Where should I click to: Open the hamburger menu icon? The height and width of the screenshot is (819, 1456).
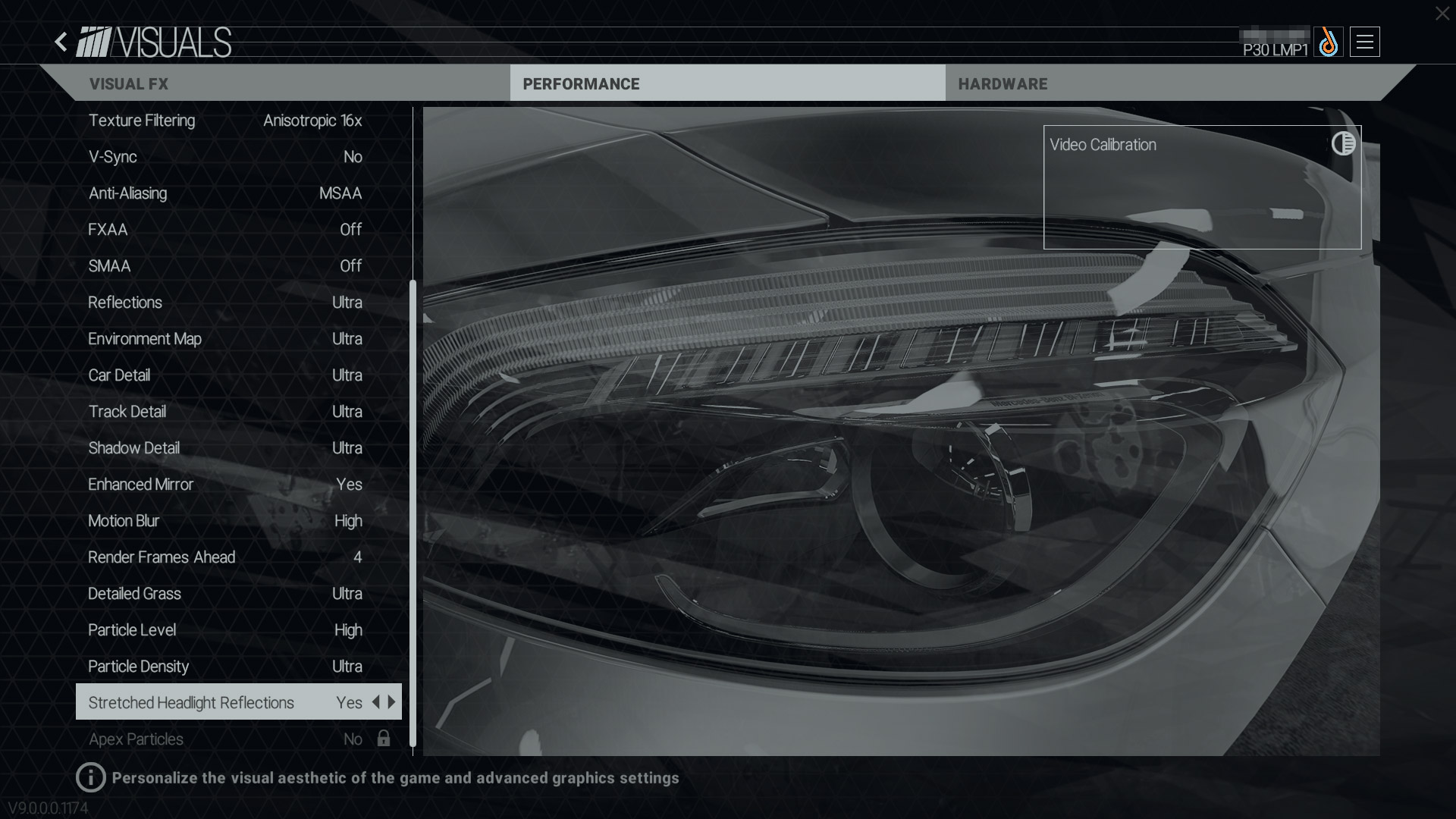click(1364, 42)
